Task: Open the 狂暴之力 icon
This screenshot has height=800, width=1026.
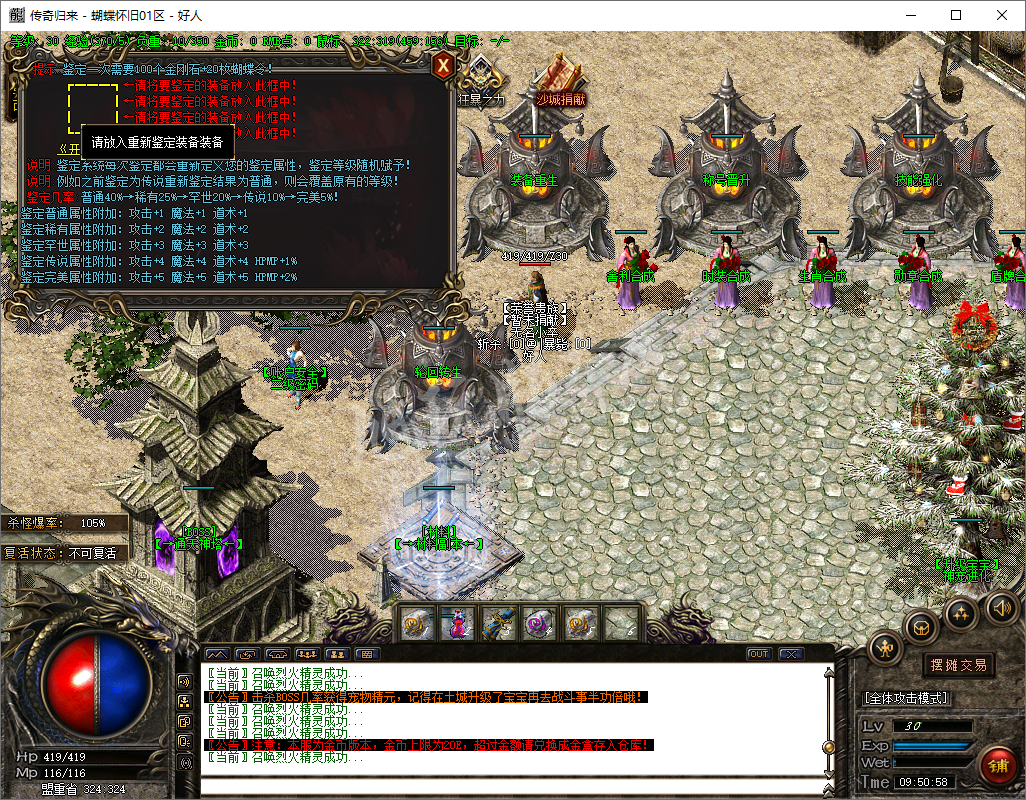Action: [x=482, y=76]
